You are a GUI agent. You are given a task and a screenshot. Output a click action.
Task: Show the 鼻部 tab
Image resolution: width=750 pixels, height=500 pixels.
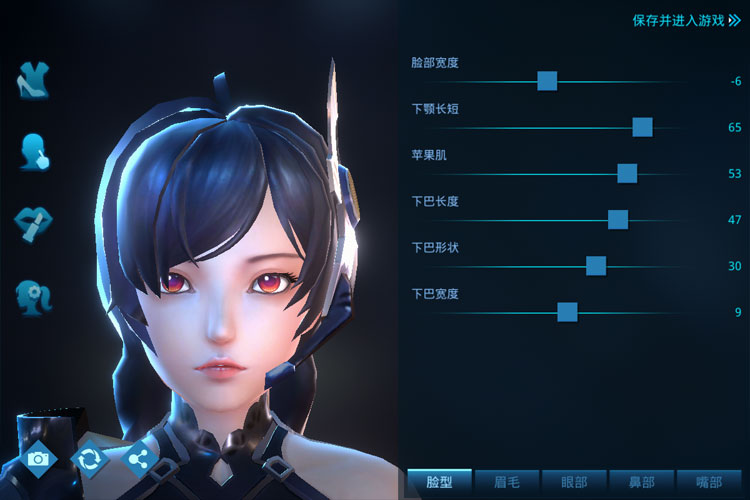coord(642,482)
